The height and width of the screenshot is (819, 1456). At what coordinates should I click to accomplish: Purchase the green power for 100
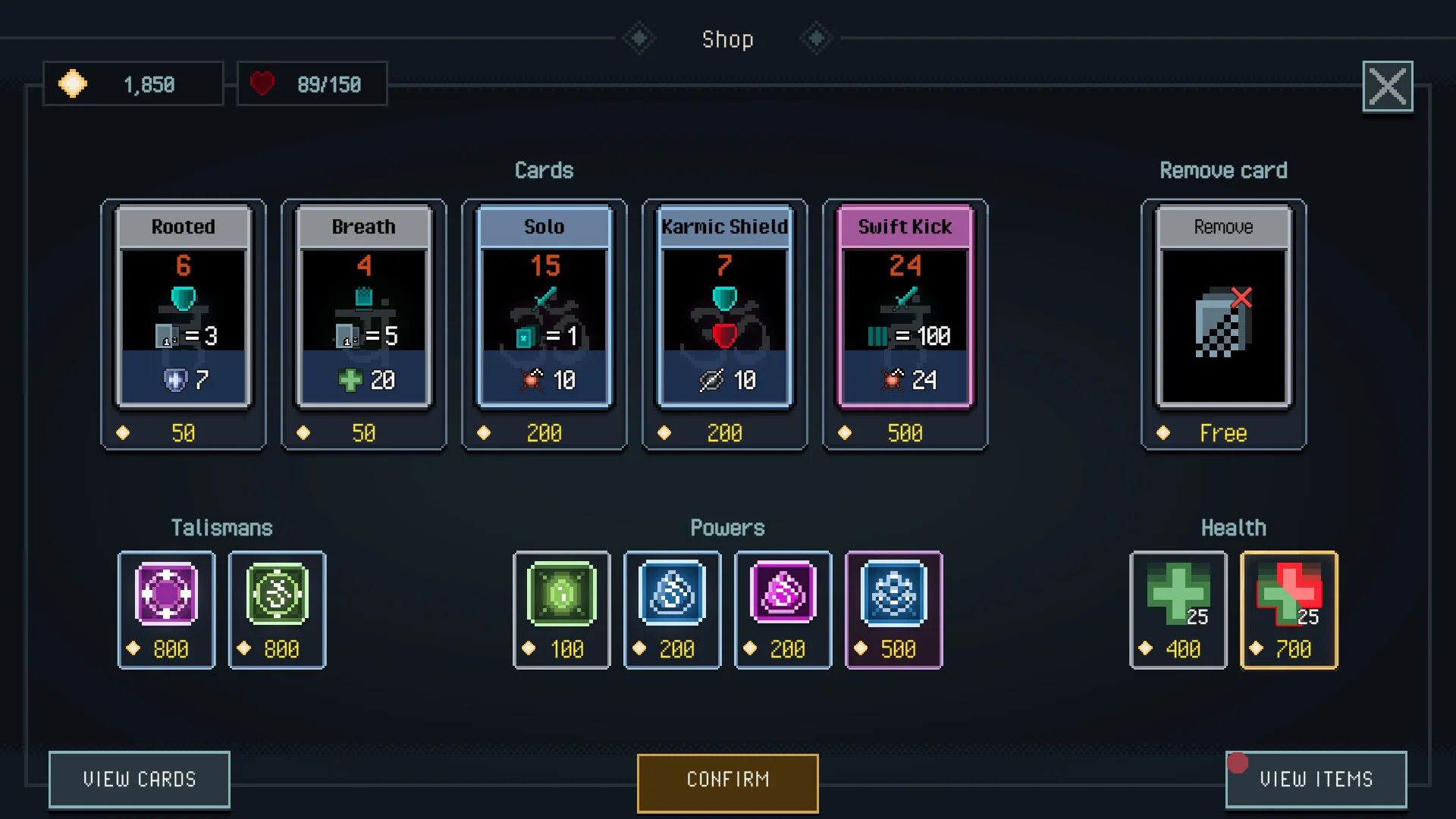click(x=562, y=609)
